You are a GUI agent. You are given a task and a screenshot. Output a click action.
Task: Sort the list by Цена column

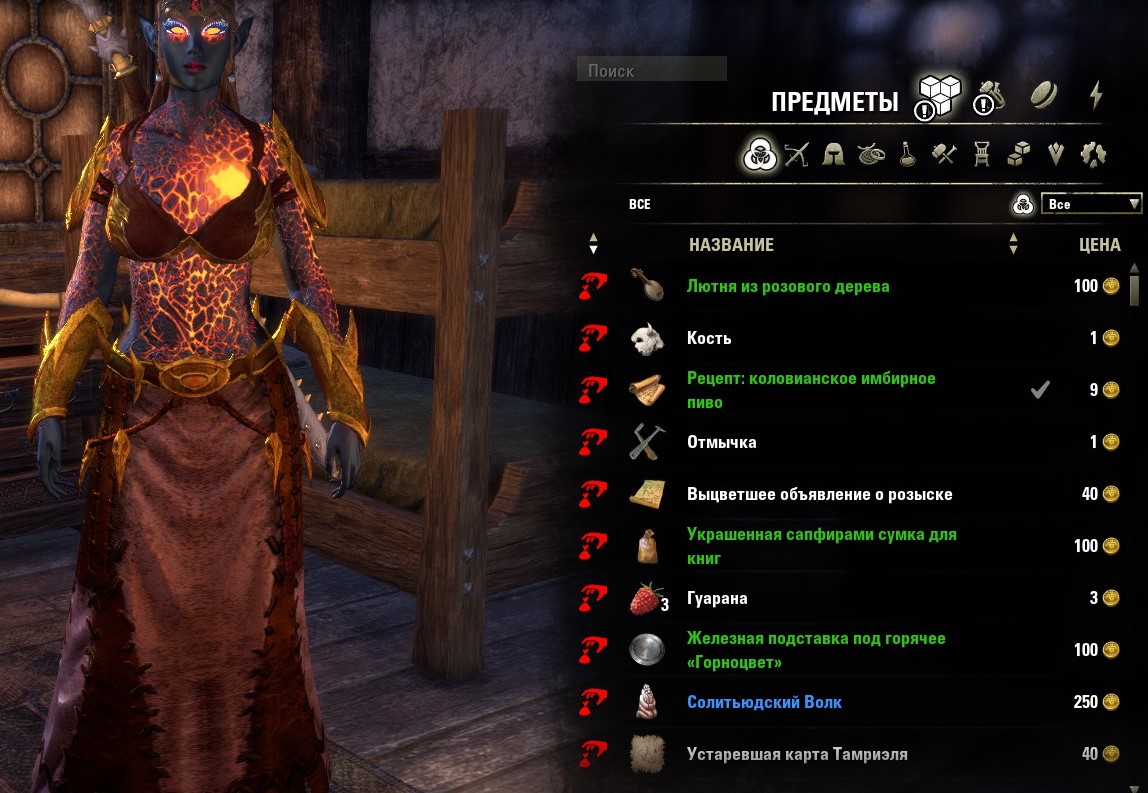(x=1099, y=244)
